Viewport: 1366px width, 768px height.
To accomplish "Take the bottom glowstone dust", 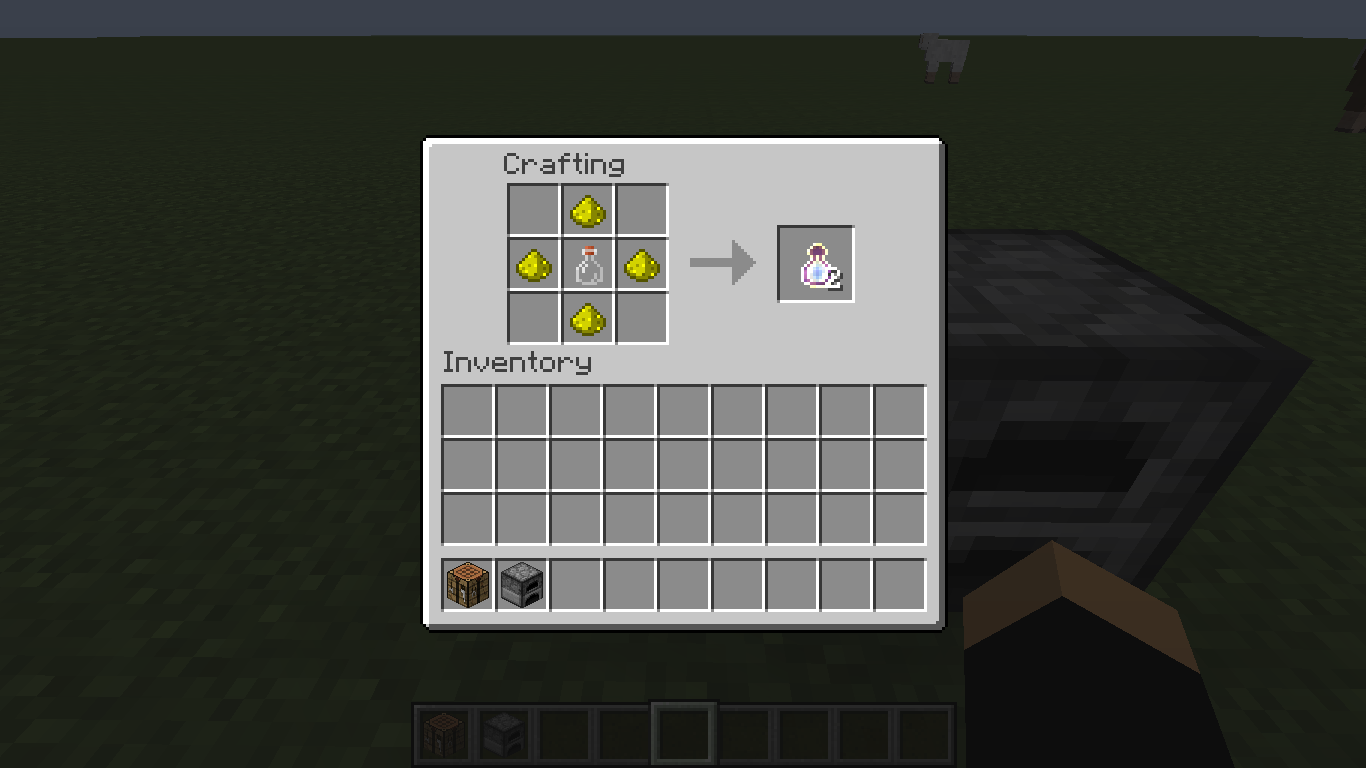I will click(588, 318).
